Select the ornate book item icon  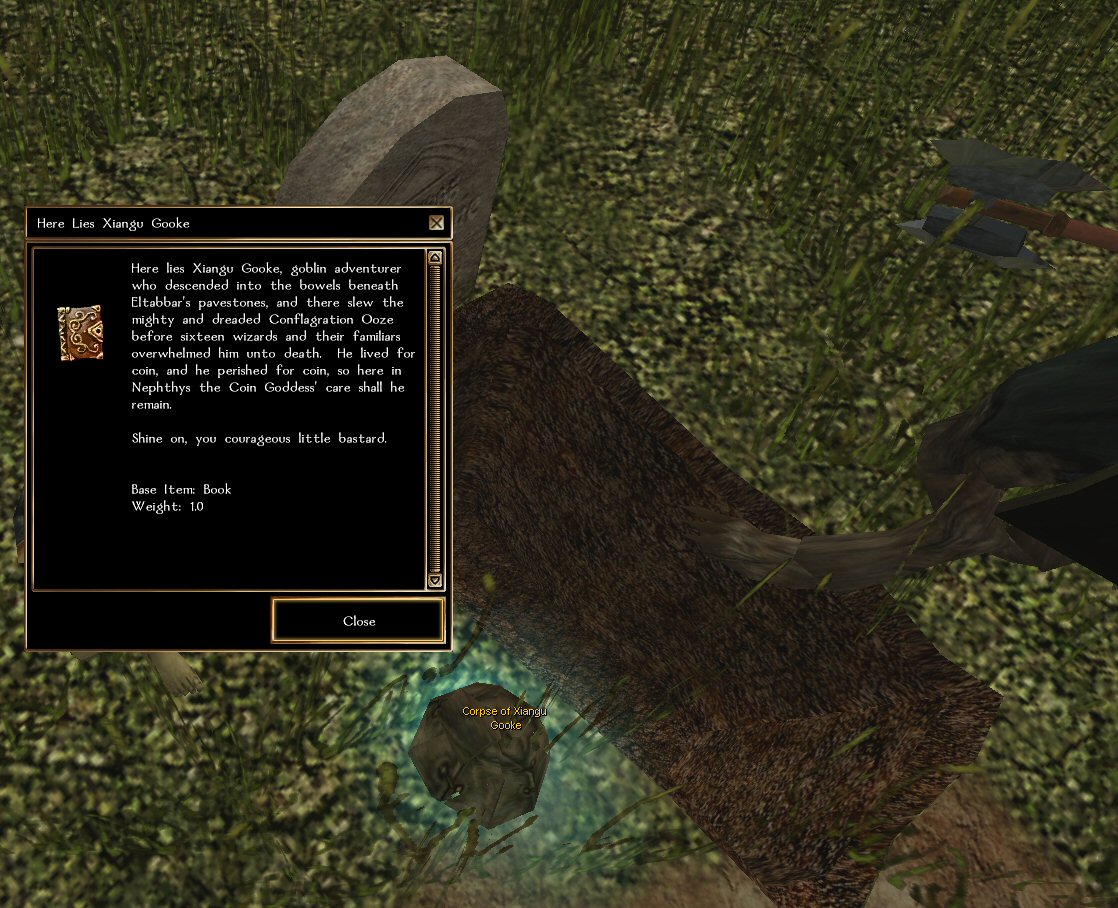click(80, 333)
